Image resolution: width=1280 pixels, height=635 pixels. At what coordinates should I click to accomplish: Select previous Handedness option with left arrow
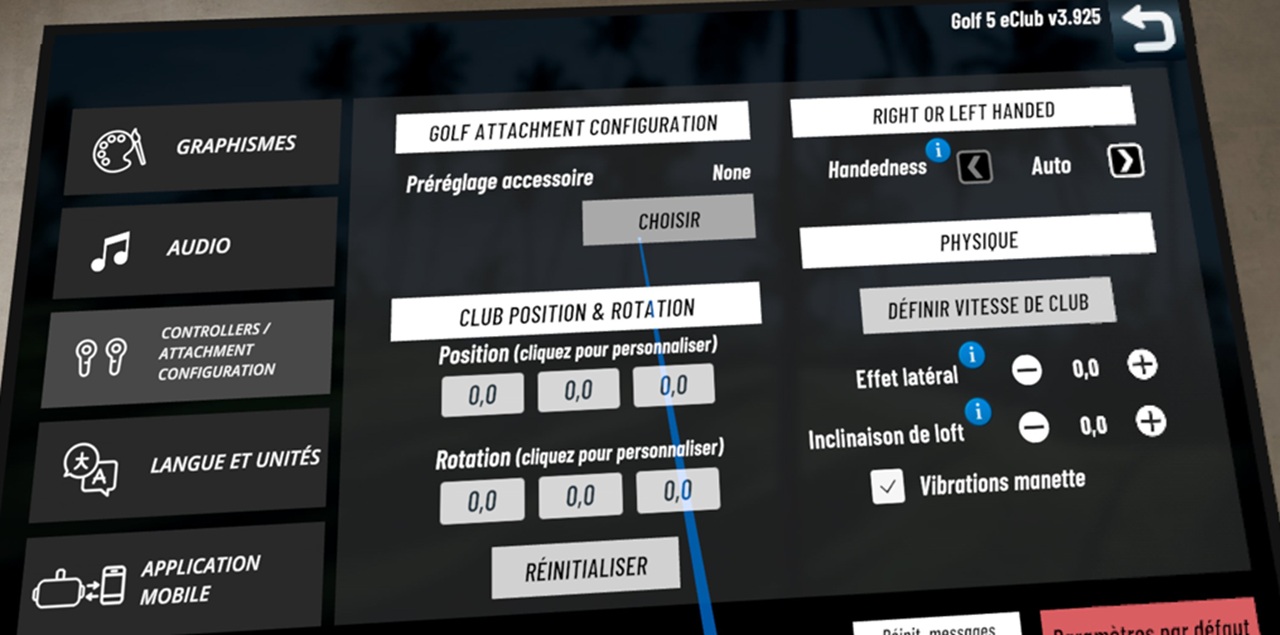pos(974,166)
